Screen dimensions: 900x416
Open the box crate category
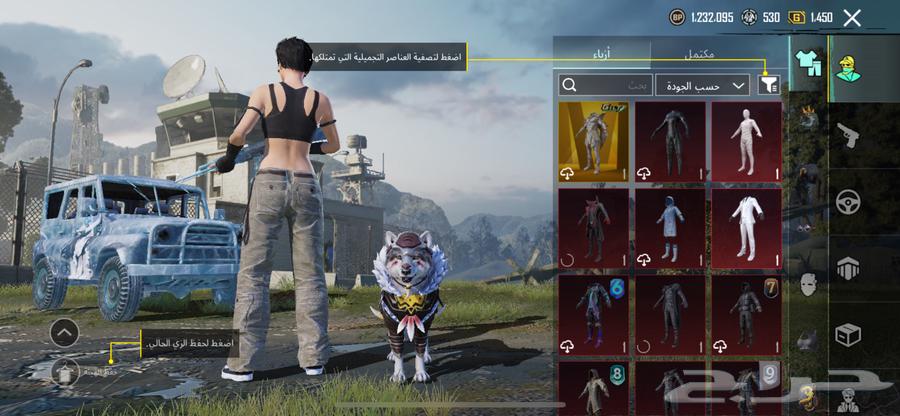848,335
